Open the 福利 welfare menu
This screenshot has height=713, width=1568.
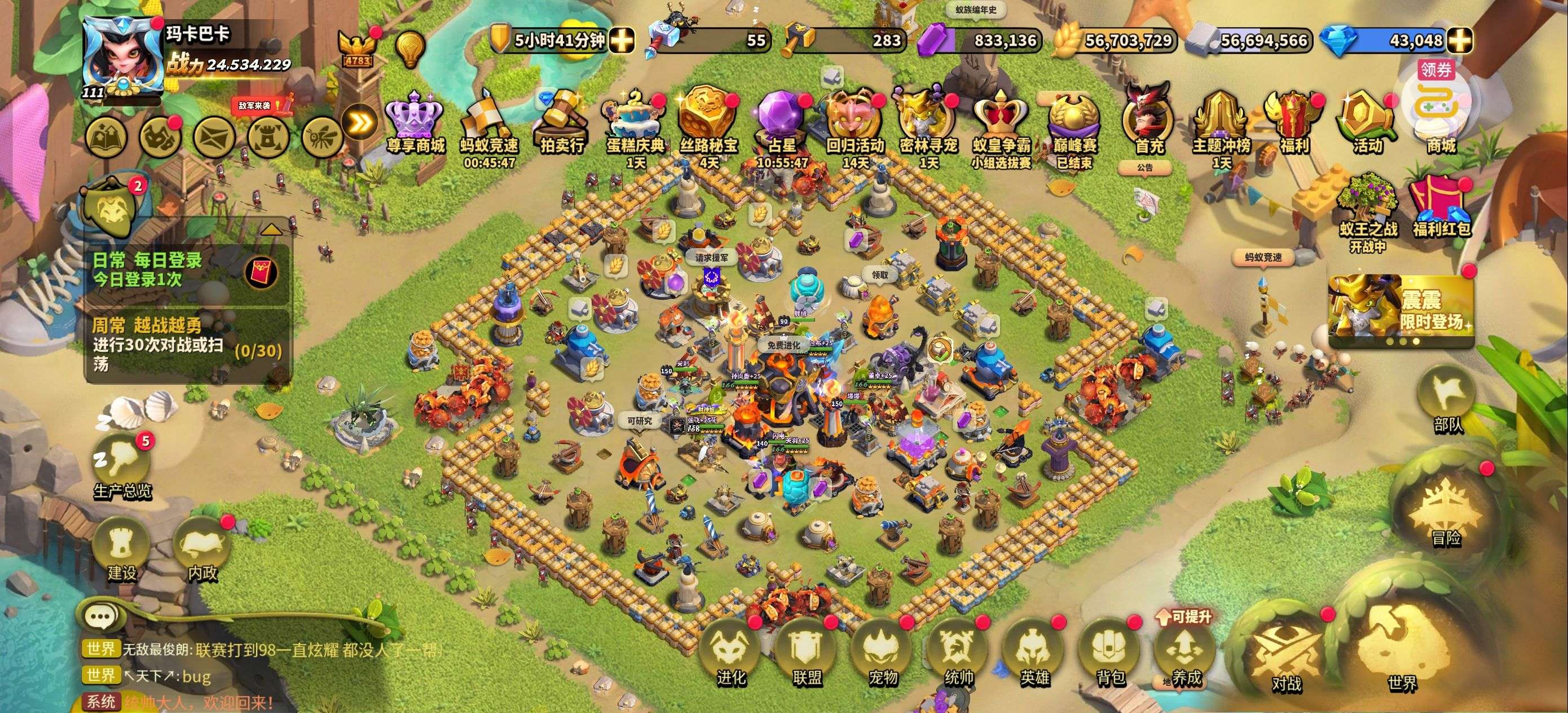click(1293, 122)
